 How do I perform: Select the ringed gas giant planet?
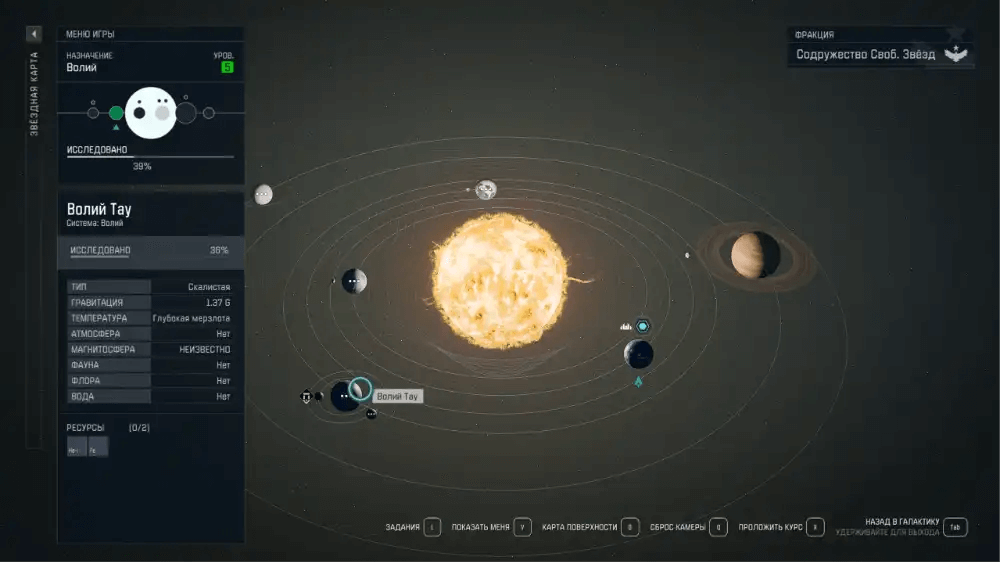[755, 255]
